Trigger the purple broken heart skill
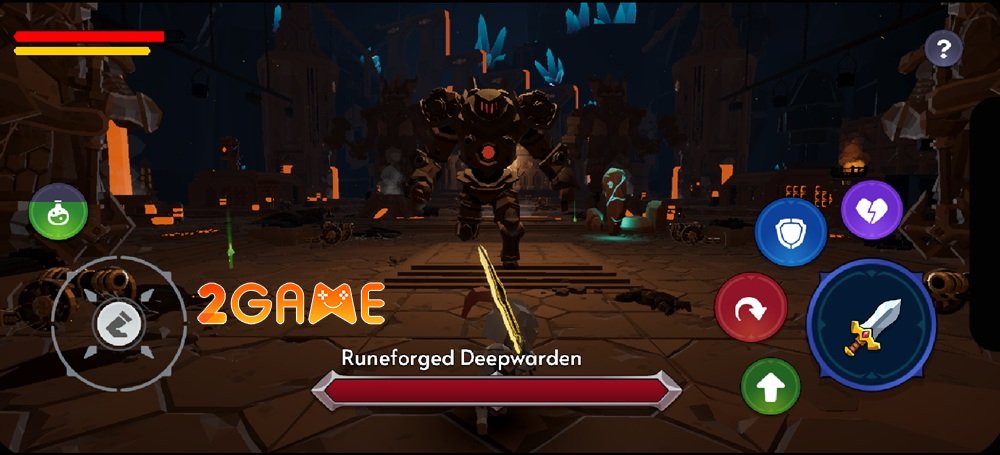 (x=872, y=211)
